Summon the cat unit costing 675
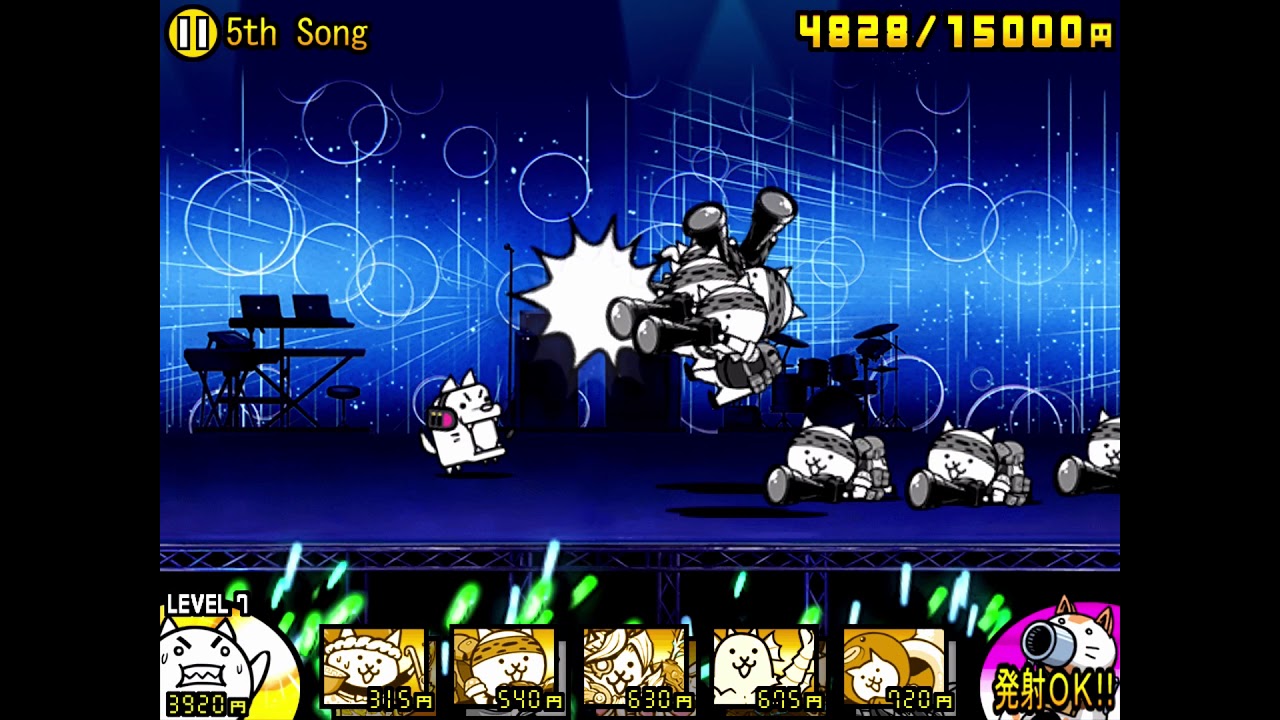The height and width of the screenshot is (720, 1280). point(765,668)
